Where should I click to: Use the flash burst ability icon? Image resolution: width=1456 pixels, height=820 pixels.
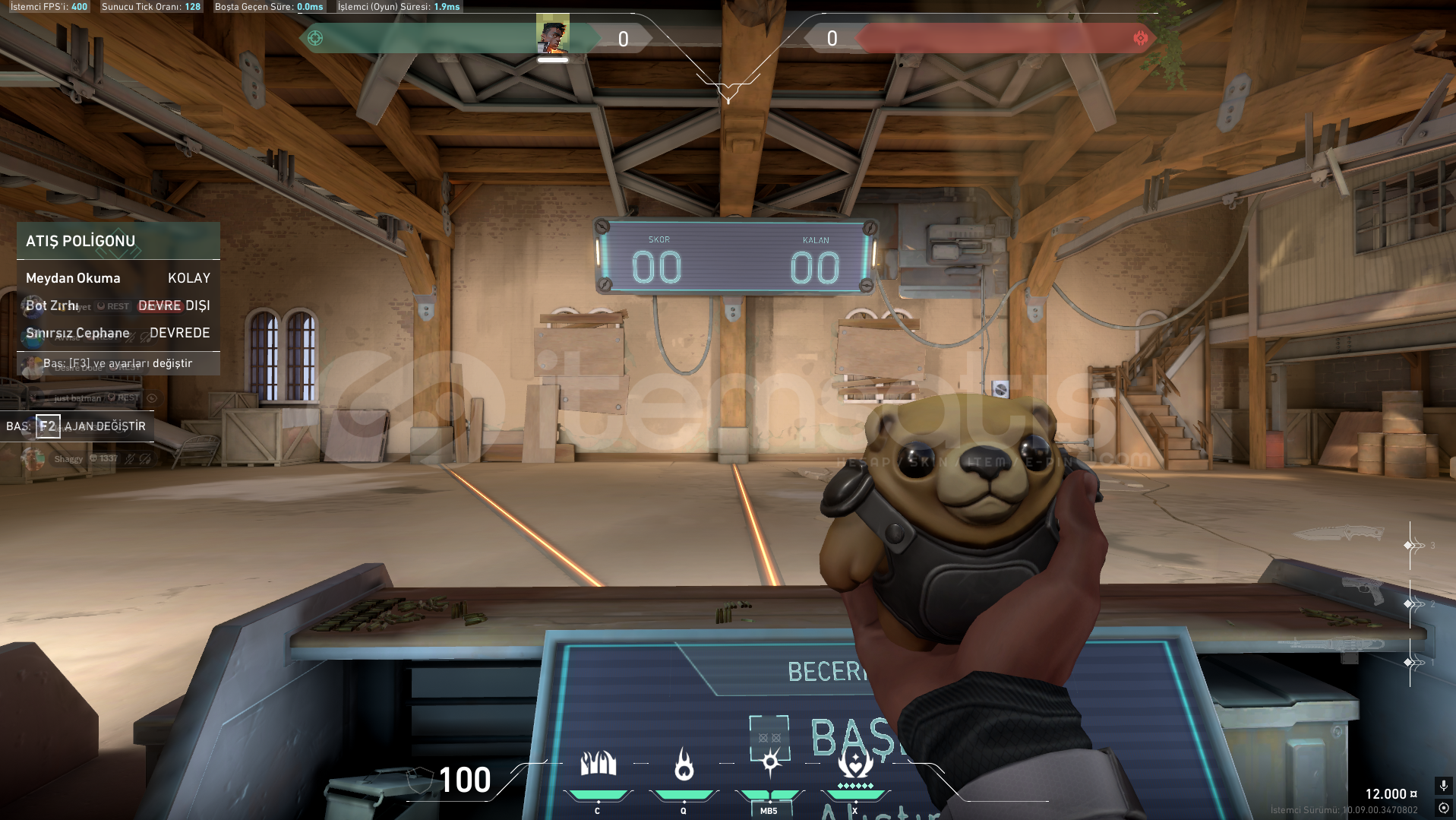coord(769,761)
